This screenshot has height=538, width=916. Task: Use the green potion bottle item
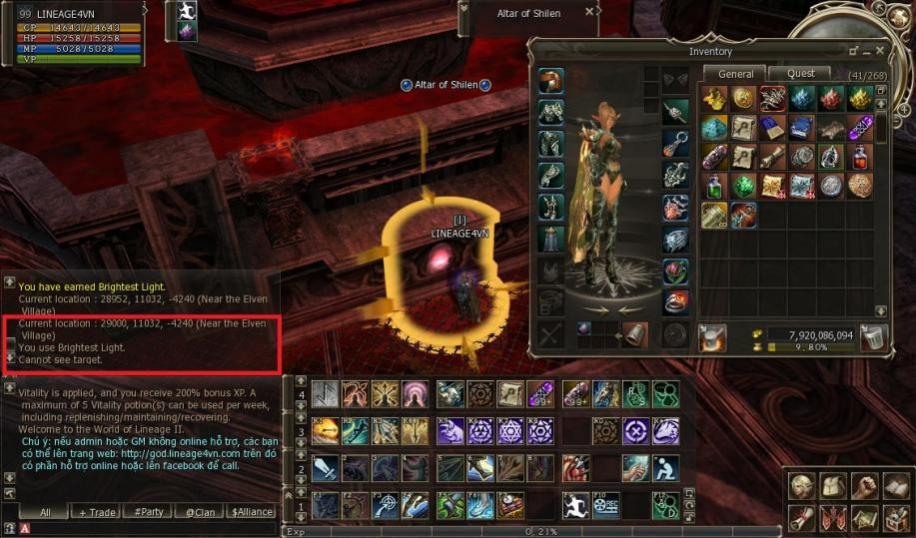(x=714, y=186)
